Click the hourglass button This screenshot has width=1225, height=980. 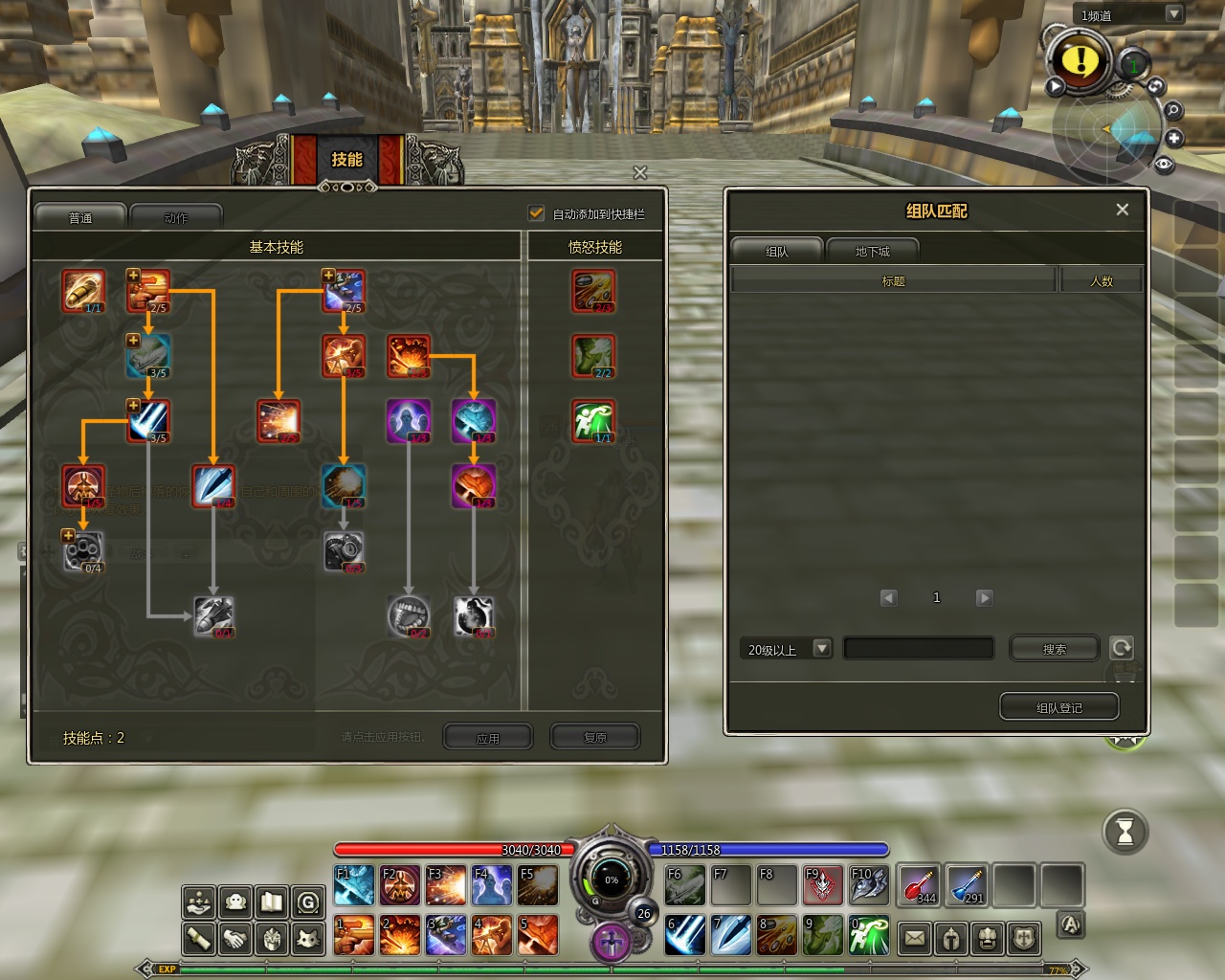pos(1125,832)
